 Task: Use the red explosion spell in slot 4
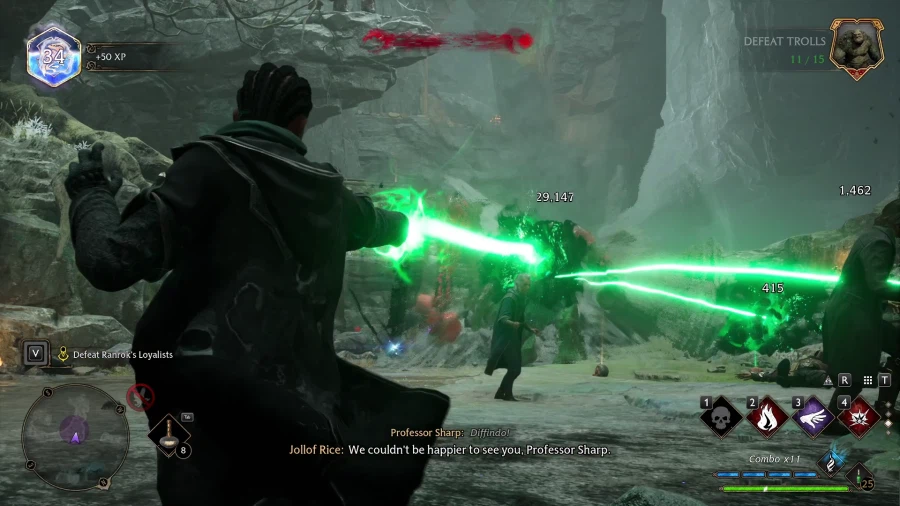[857, 418]
